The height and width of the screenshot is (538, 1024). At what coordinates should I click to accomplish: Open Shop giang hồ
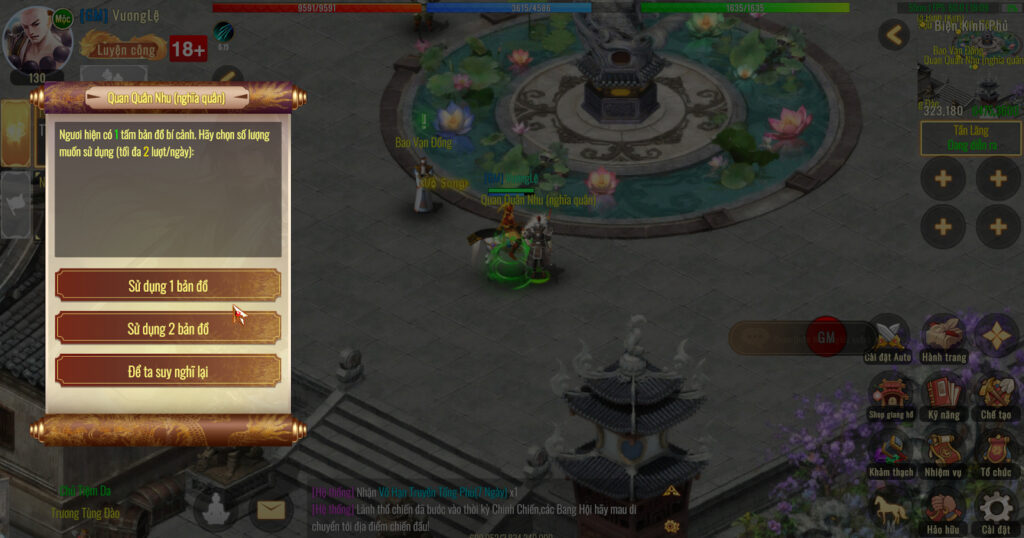click(889, 393)
